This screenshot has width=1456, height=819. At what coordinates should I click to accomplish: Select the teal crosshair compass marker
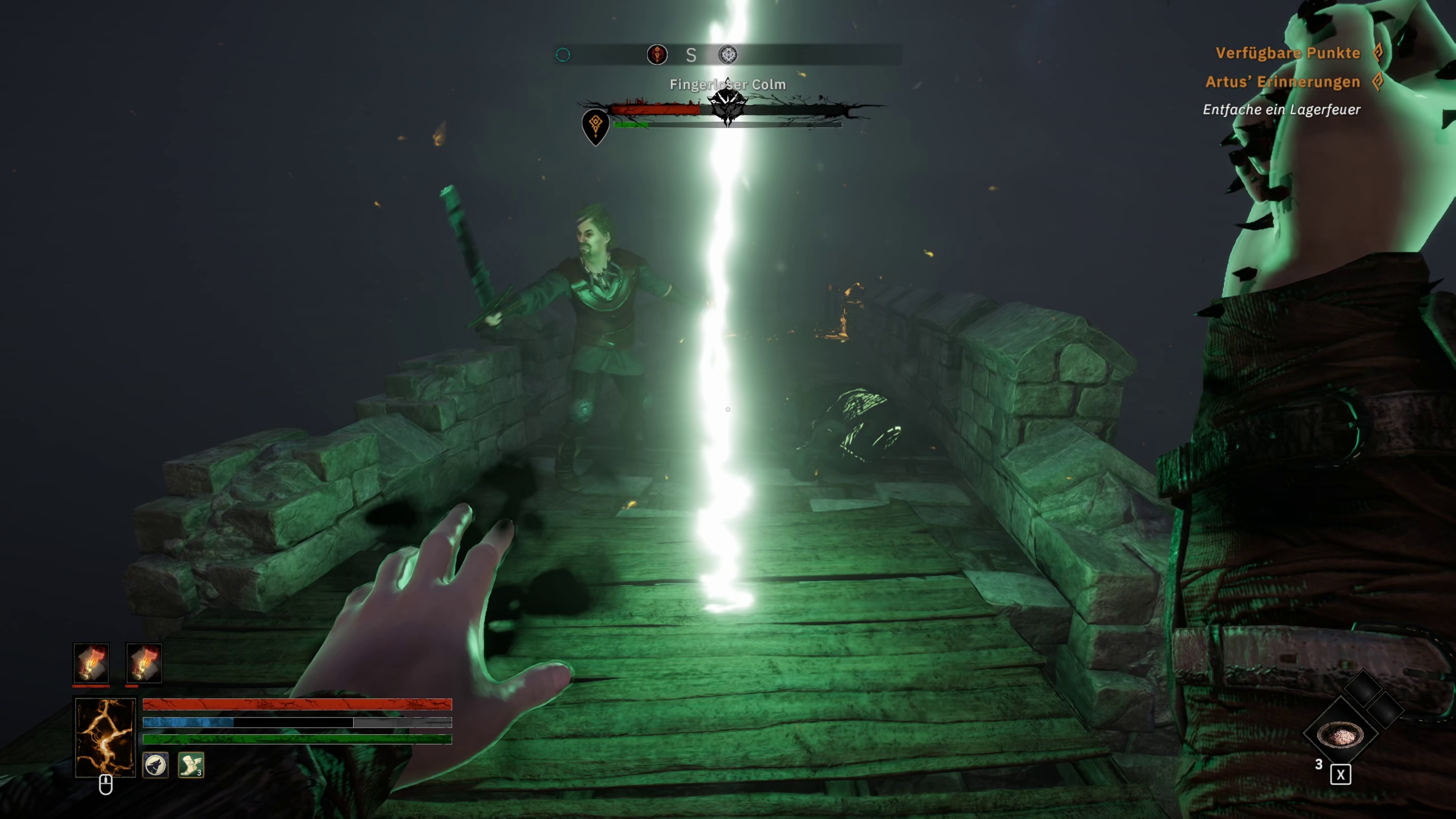click(563, 55)
